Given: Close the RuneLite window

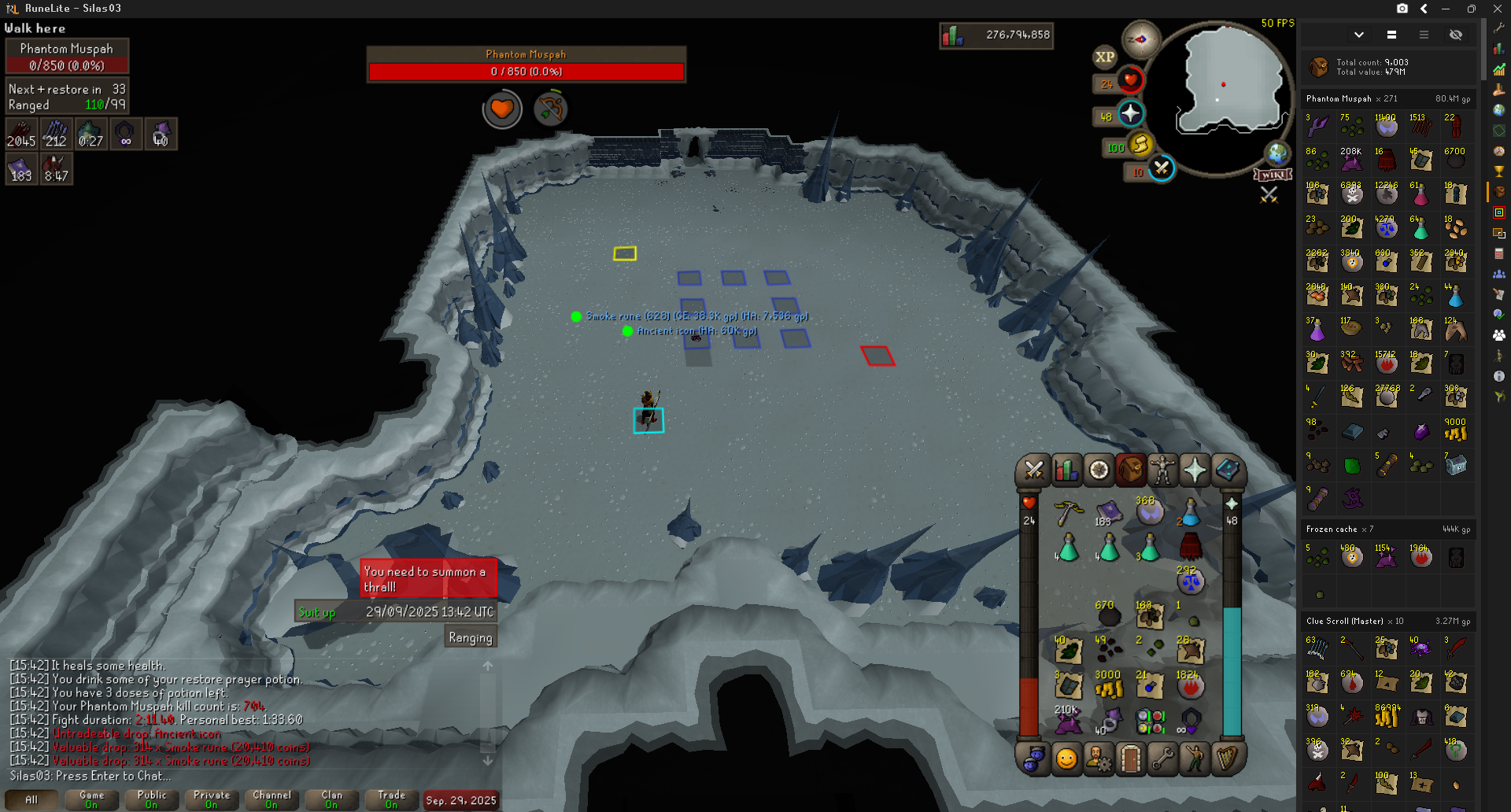Looking at the screenshot, I should coord(1497,9).
